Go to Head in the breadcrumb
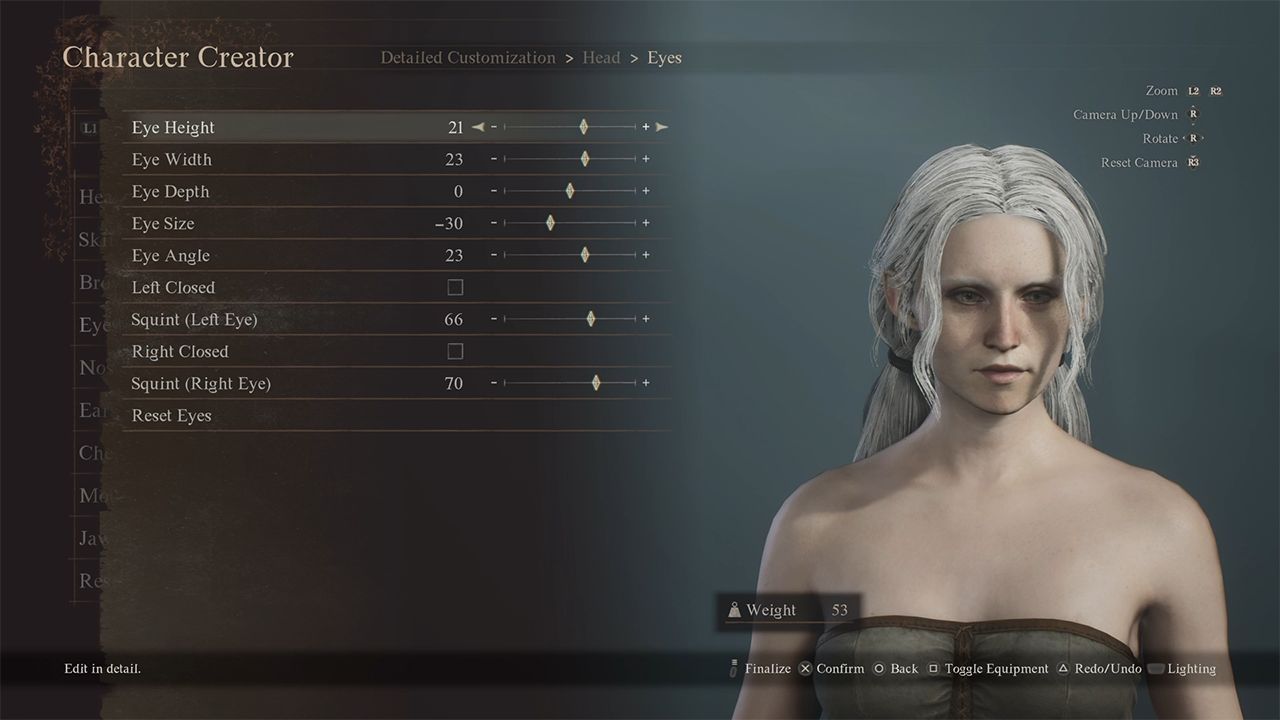Viewport: 1280px width, 720px height. point(601,58)
